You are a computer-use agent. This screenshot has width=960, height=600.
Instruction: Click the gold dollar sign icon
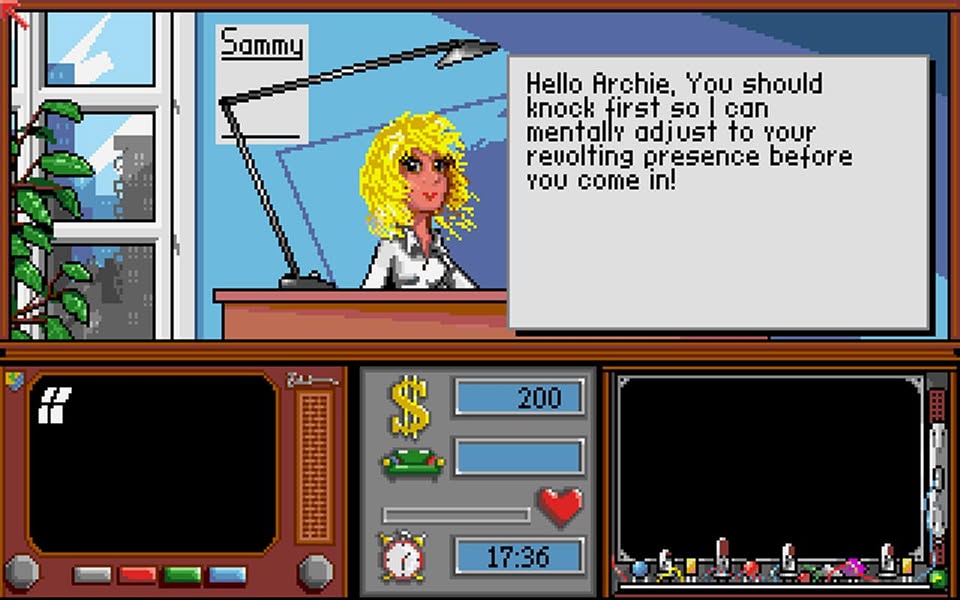coord(410,407)
